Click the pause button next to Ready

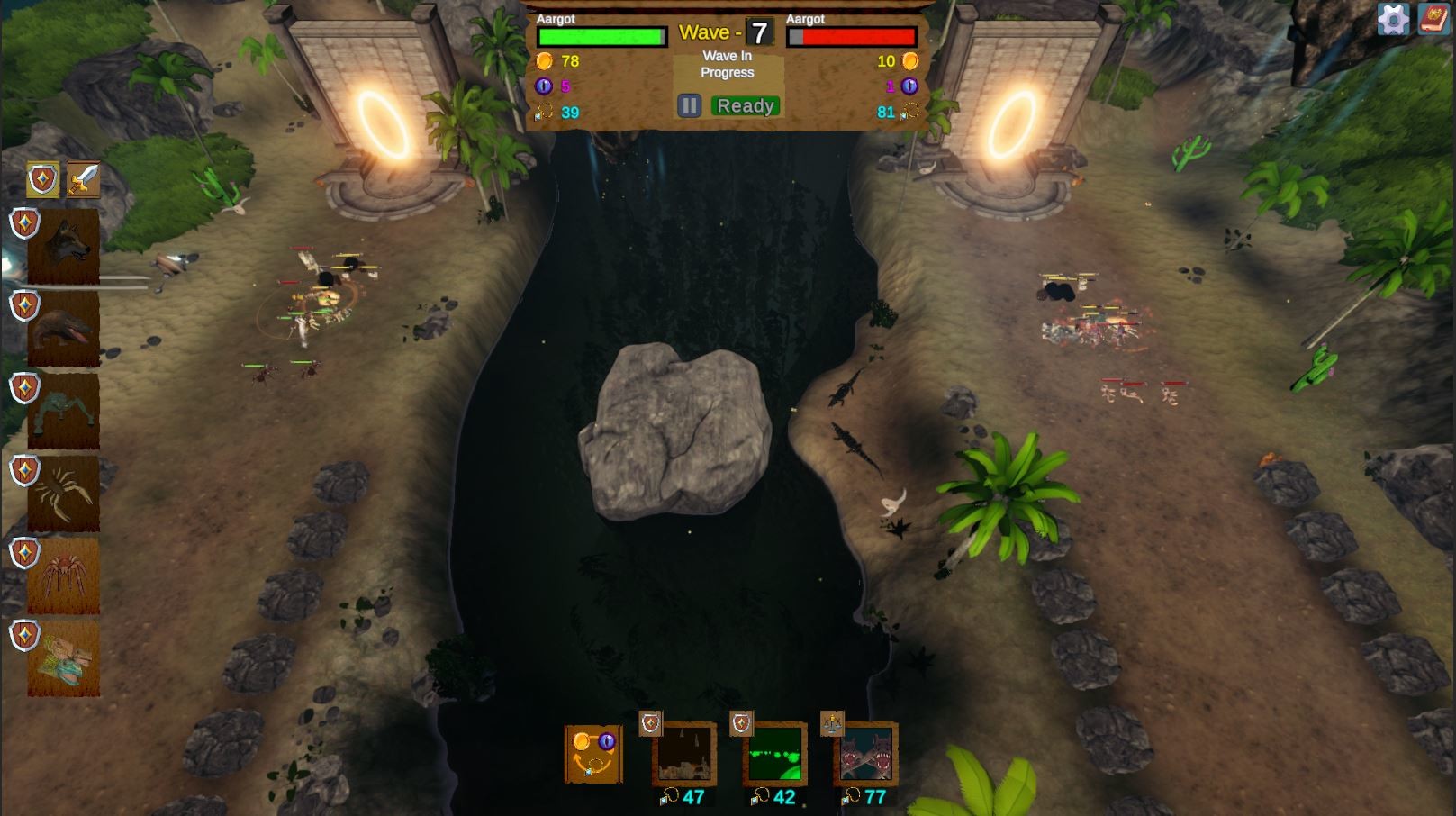688,105
